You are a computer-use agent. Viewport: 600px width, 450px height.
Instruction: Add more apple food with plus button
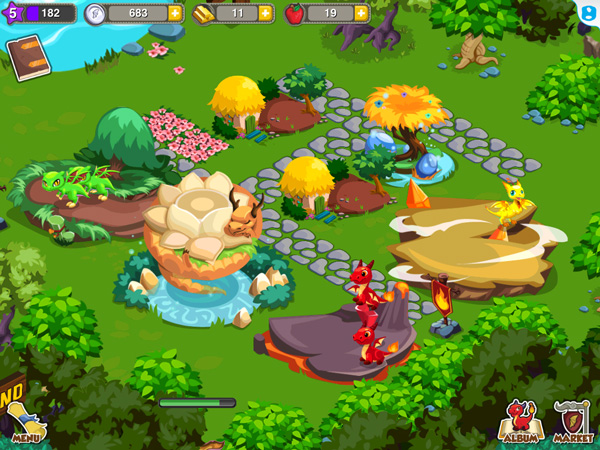coord(360,13)
